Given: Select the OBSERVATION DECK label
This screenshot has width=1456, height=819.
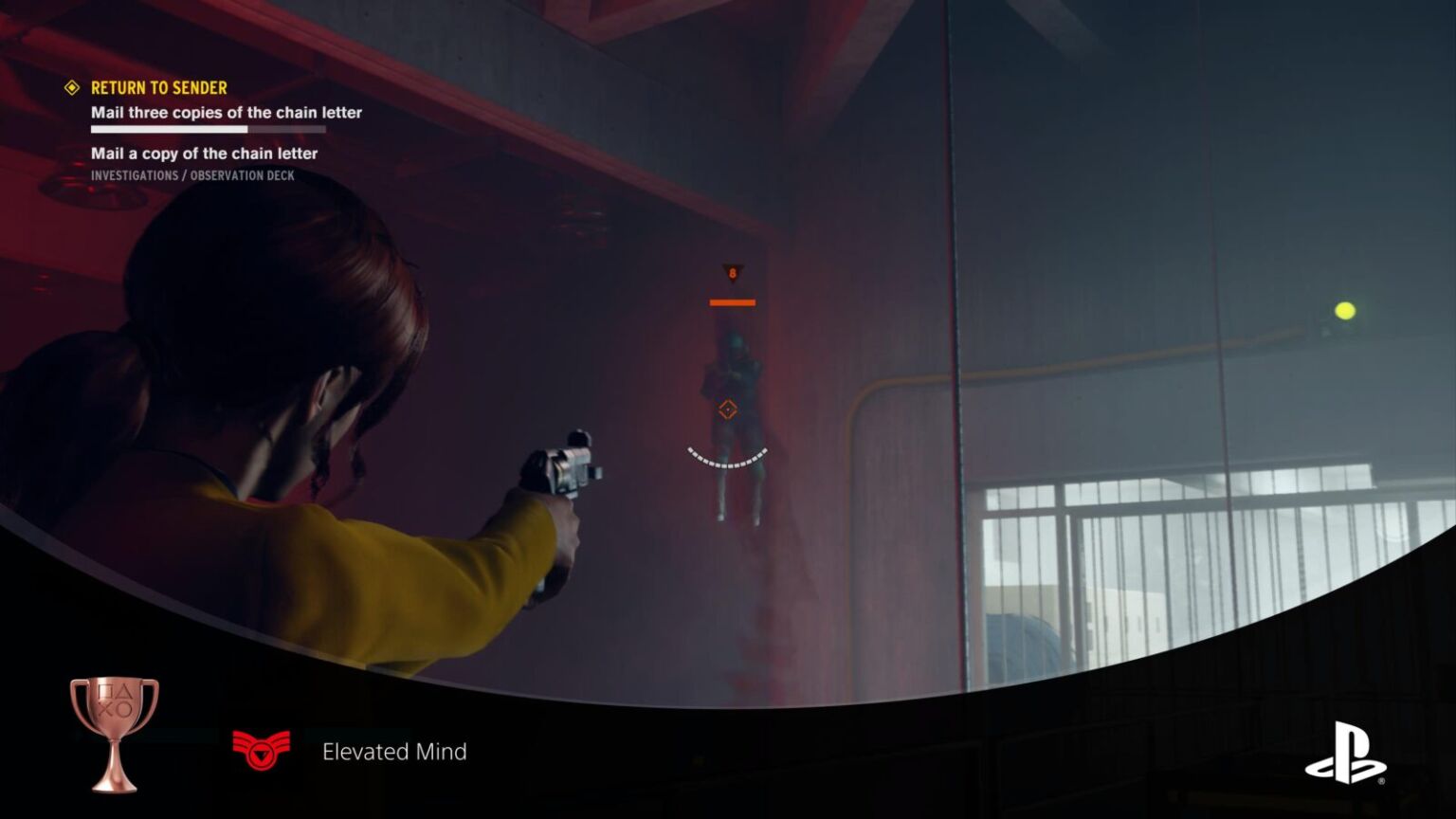Looking at the screenshot, I should 242,175.
